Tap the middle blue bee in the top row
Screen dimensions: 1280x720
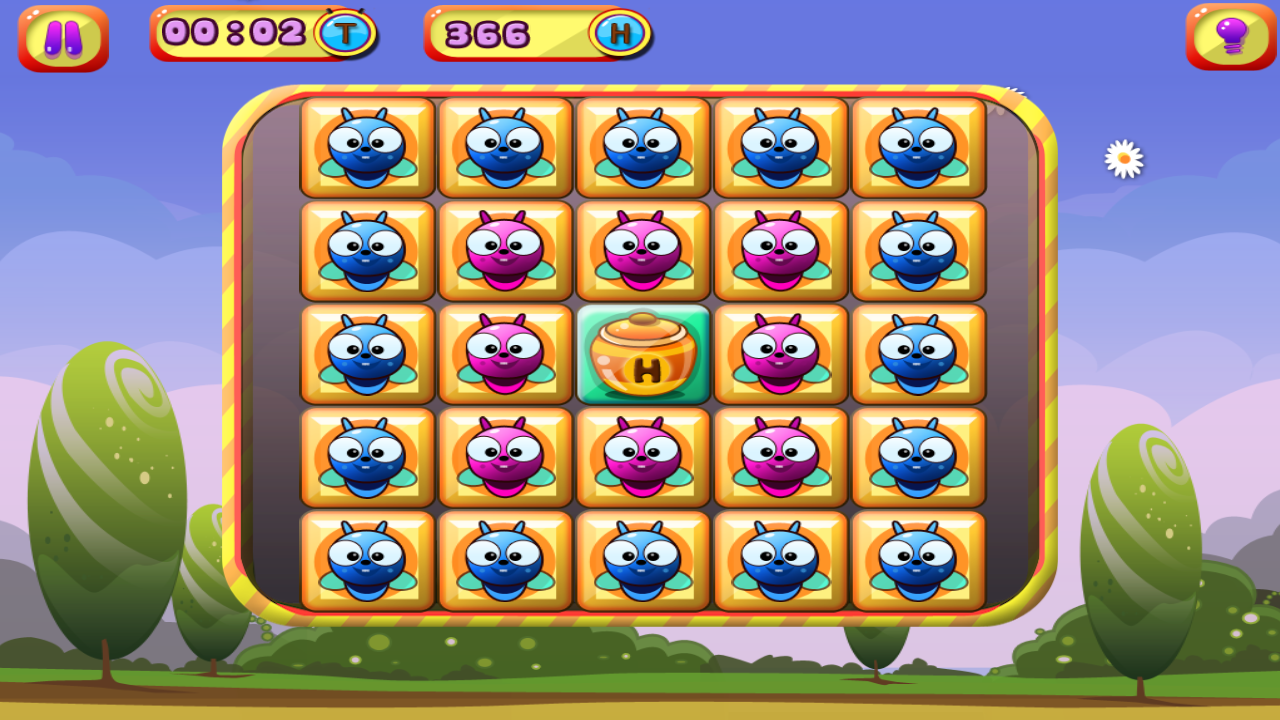pyautogui.click(x=643, y=148)
